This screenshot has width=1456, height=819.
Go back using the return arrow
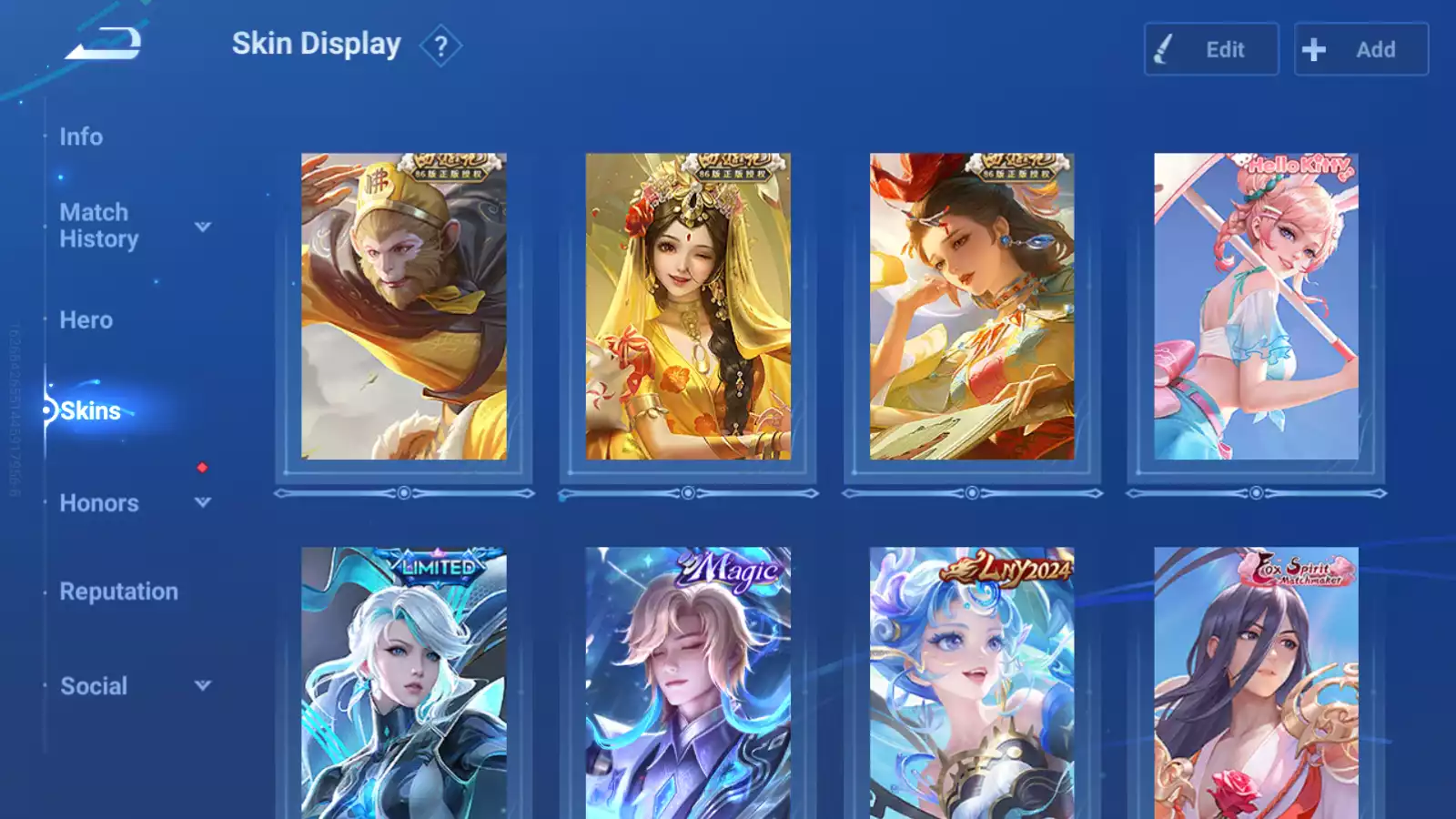tap(104, 44)
